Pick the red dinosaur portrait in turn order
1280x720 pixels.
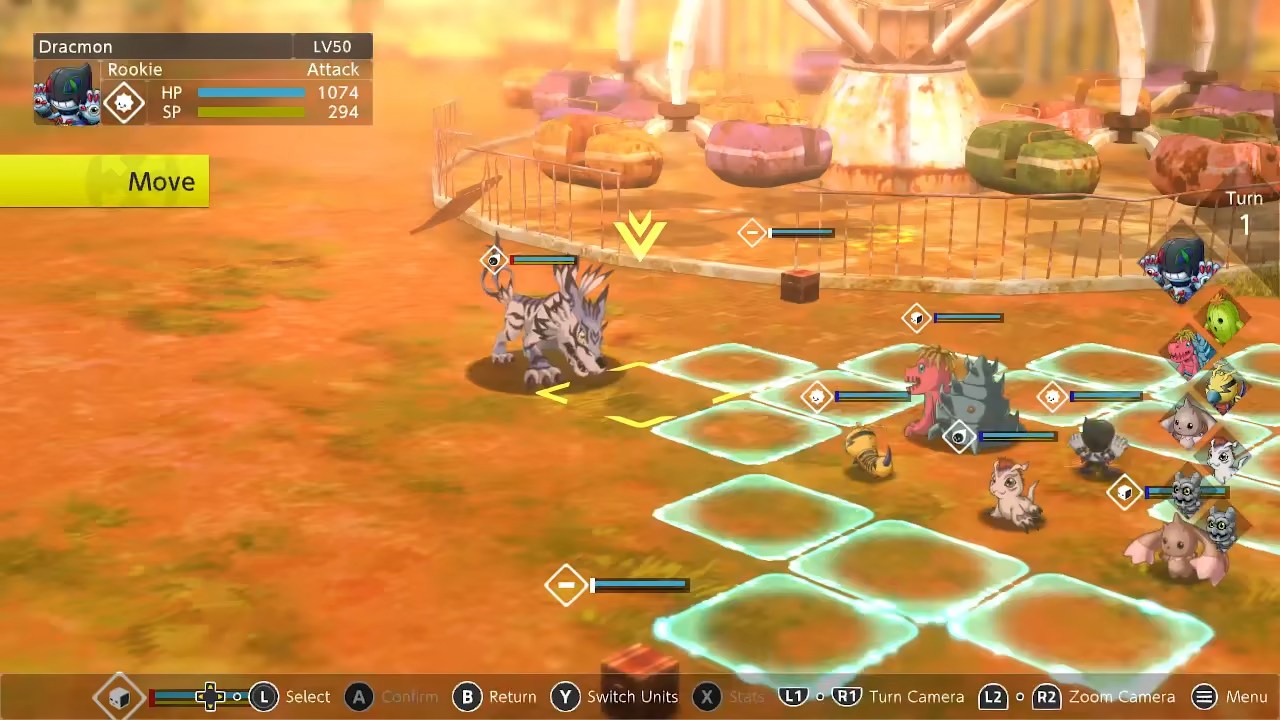tap(1187, 350)
